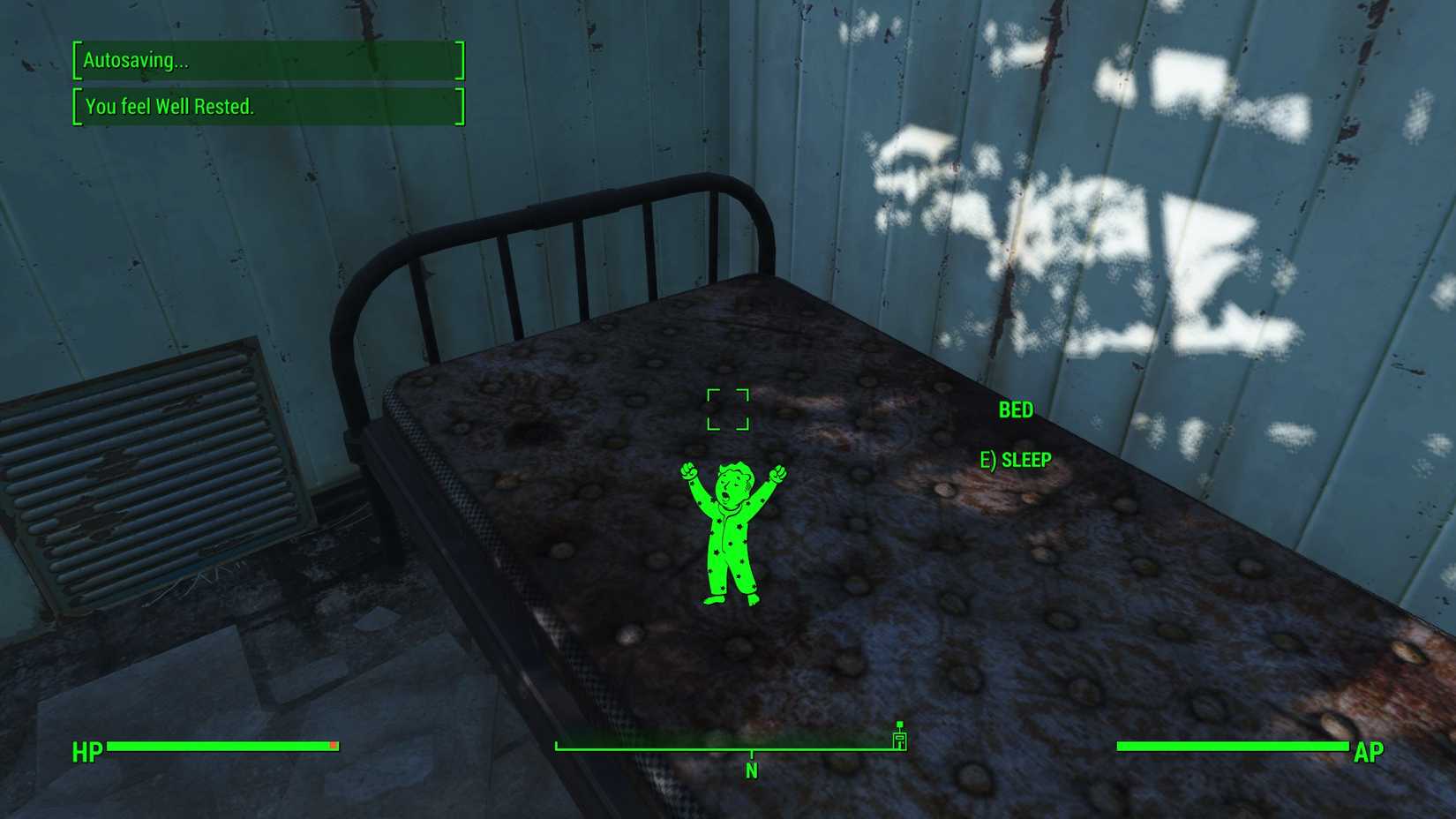
Task: Activate the E) SLEEP interaction prompt
Action: pyautogui.click(x=1015, y=459)
